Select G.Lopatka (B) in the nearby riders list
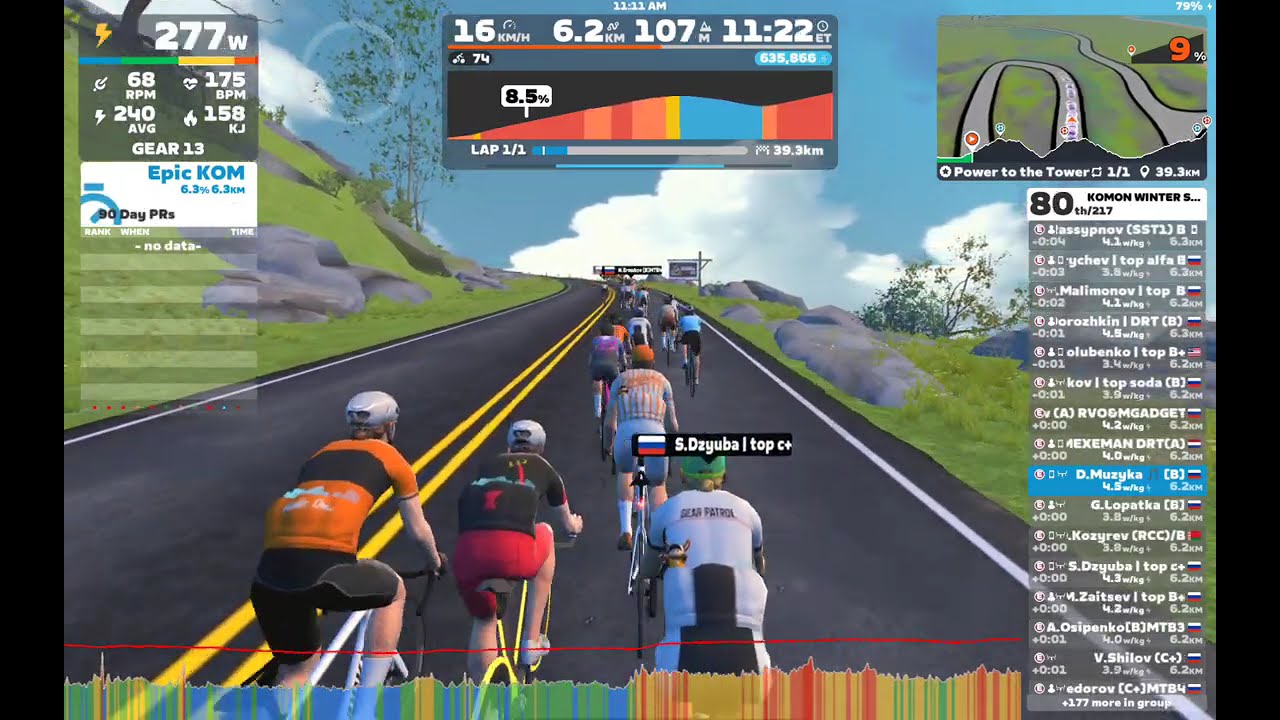 1117,511
